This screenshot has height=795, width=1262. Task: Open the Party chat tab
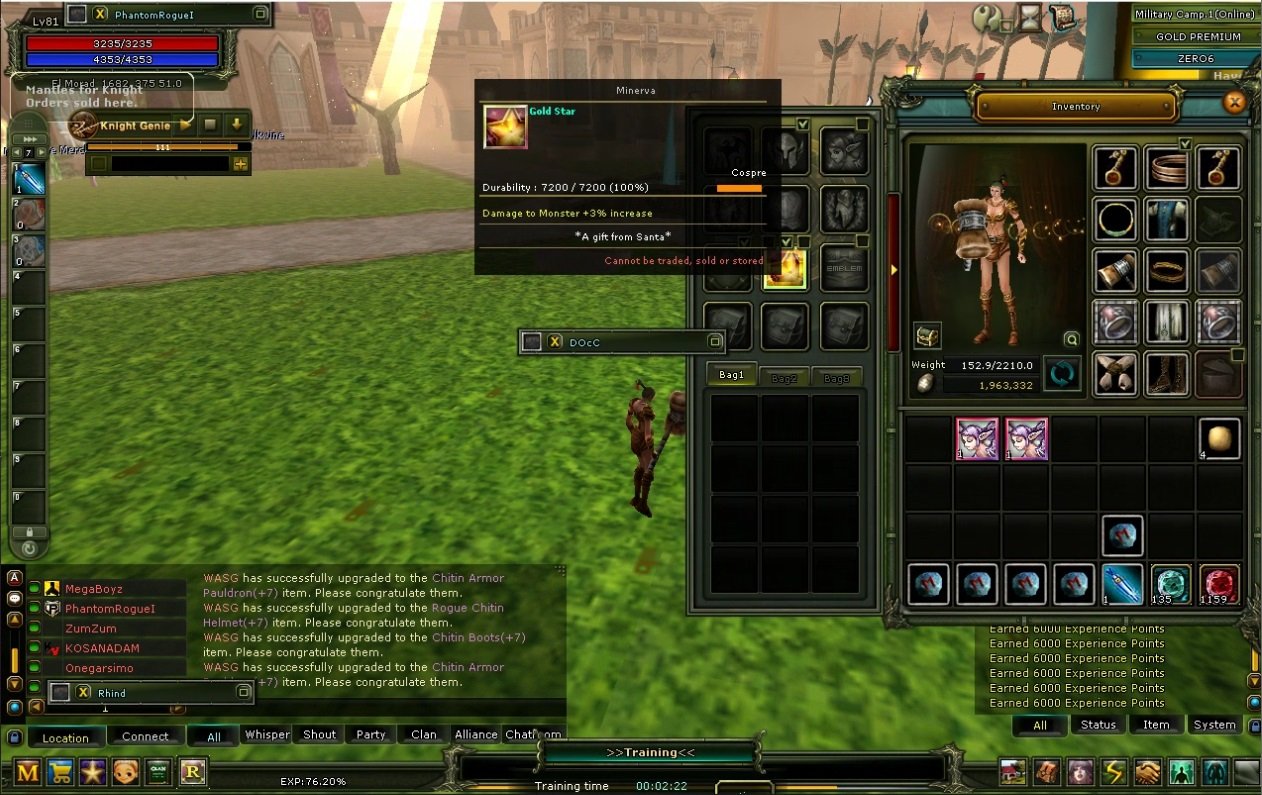371,734
